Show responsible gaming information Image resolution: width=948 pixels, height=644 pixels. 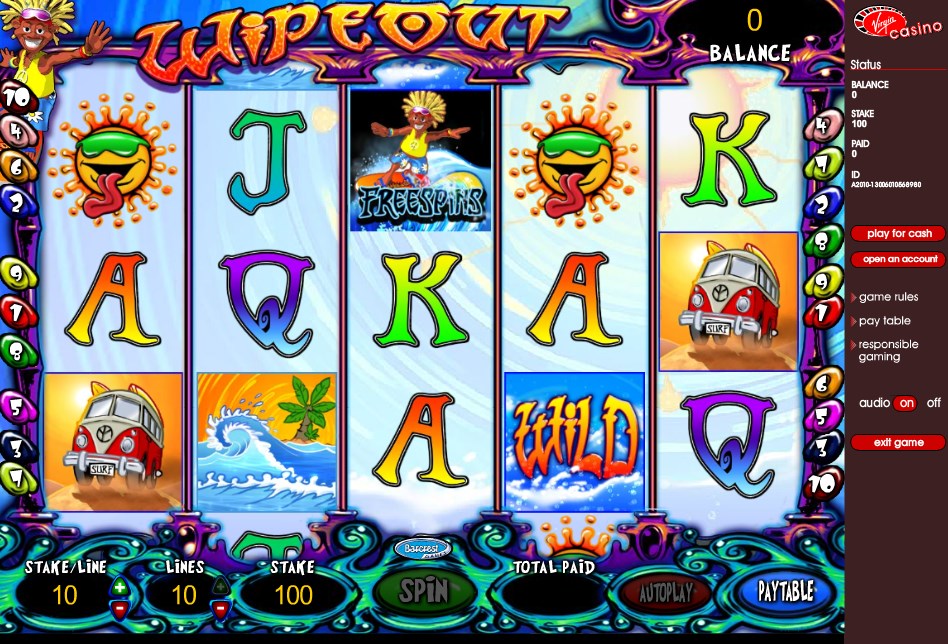[x=888, y=350]
